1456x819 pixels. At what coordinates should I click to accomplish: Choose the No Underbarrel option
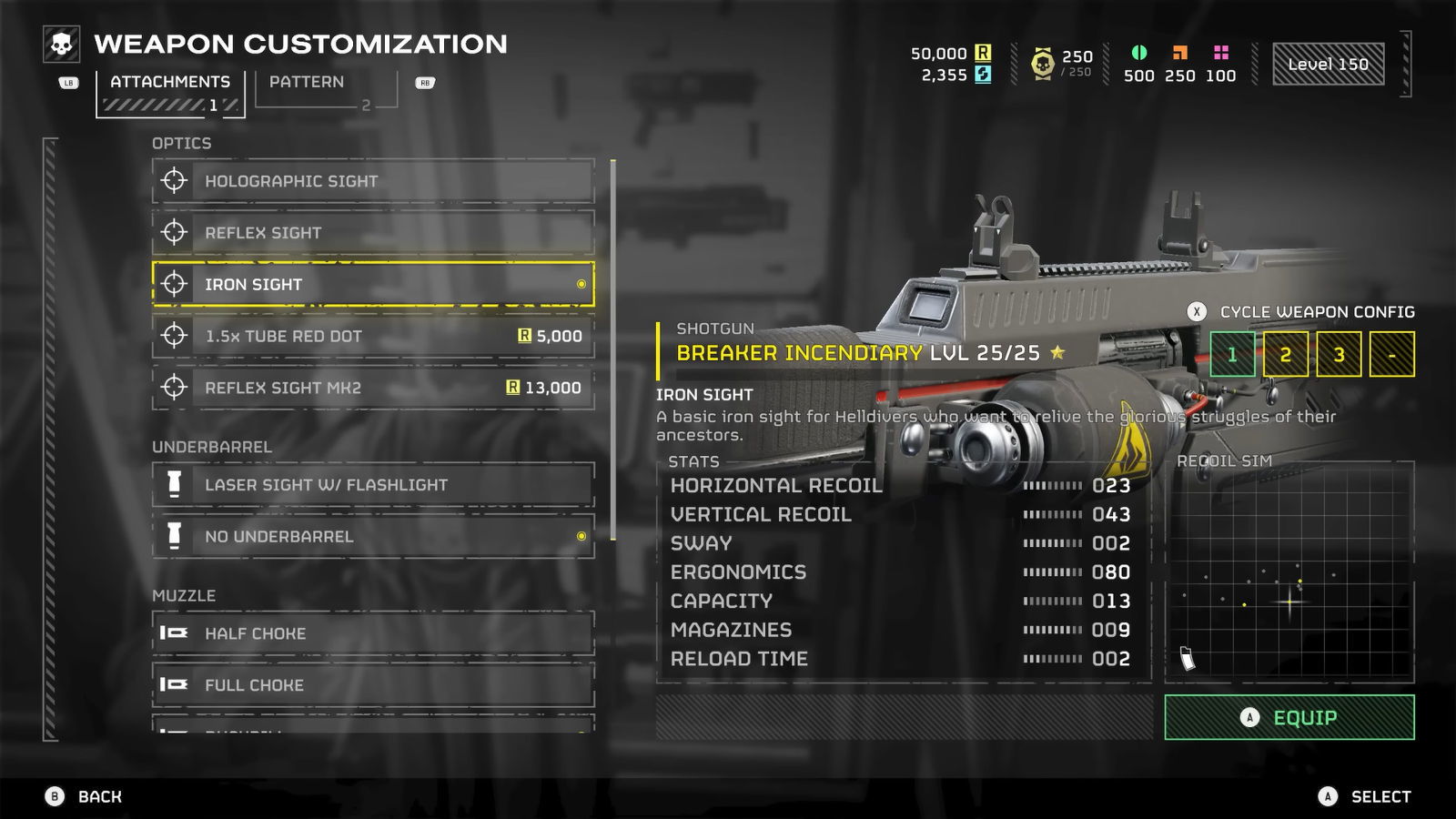tap(373, 537)
